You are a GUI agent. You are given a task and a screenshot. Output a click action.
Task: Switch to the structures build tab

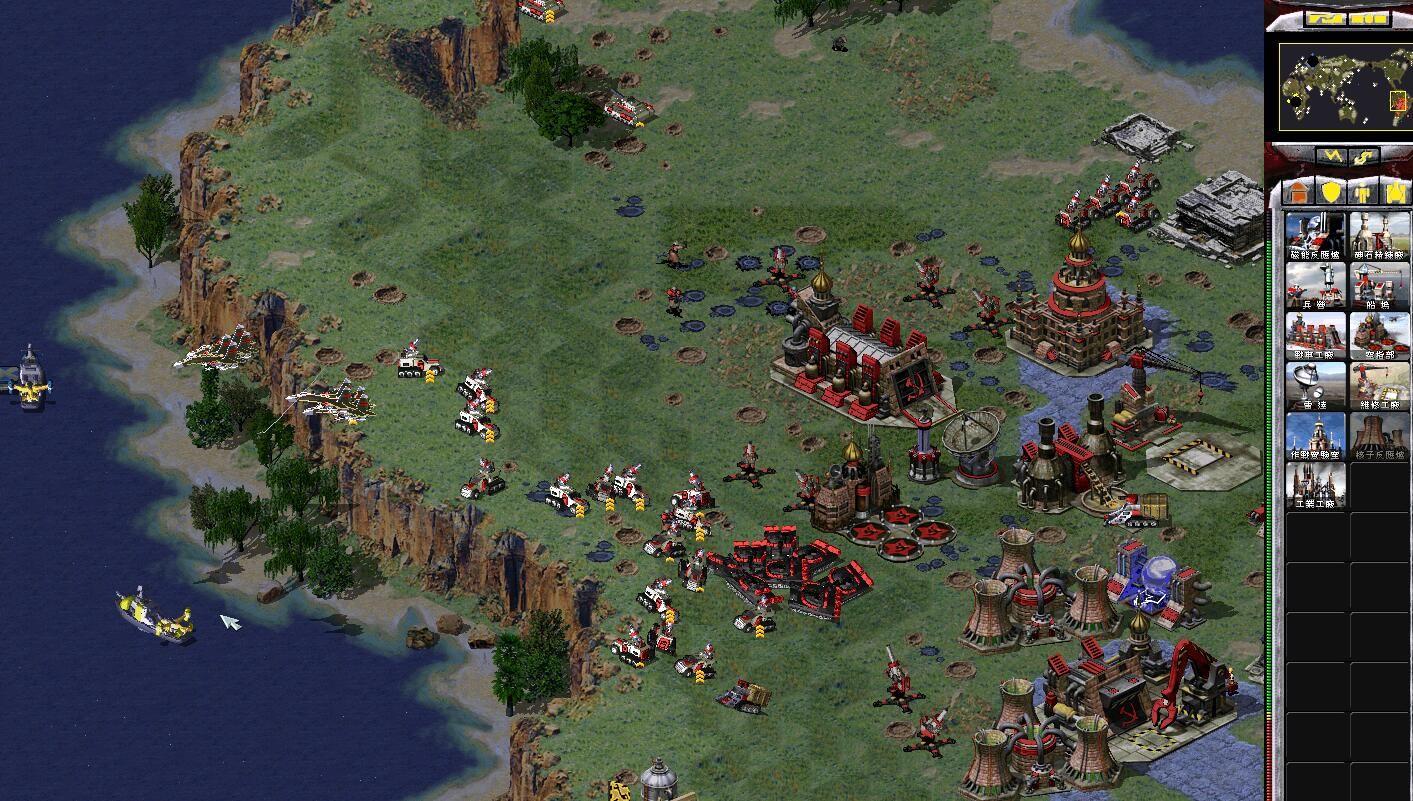(1299, 191)
